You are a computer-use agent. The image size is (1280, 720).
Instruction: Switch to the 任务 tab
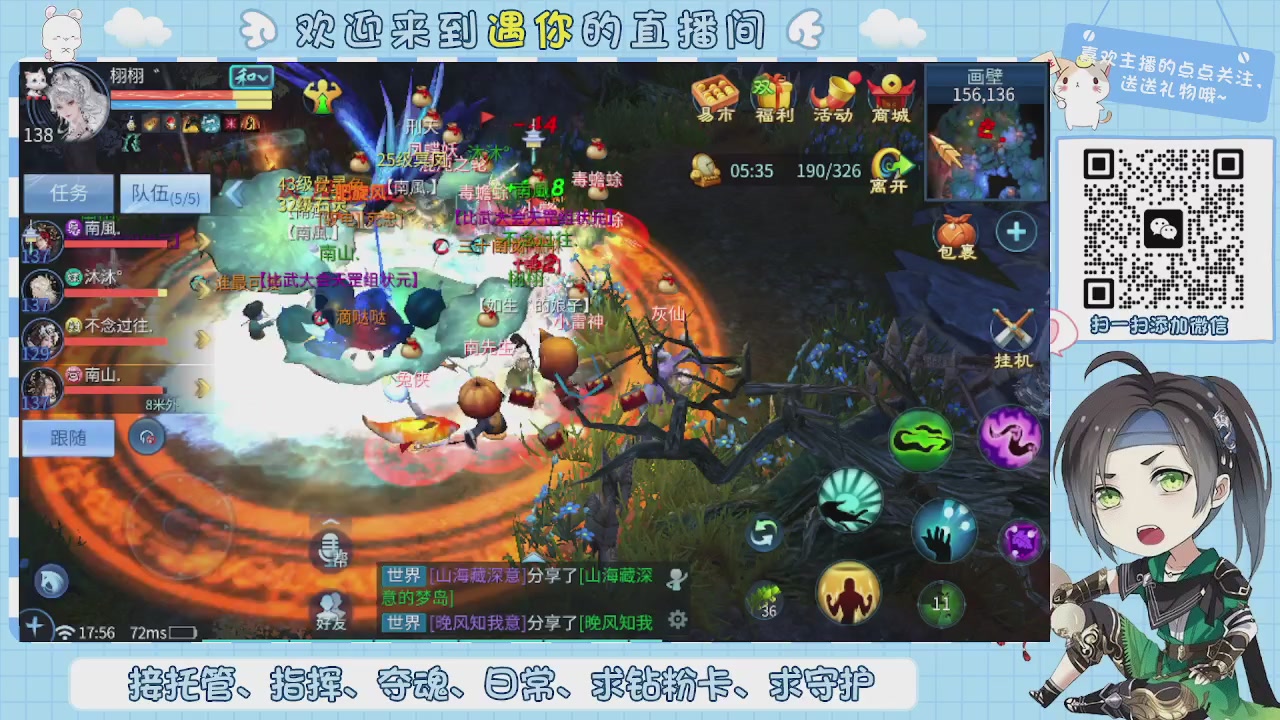[67, 192]
